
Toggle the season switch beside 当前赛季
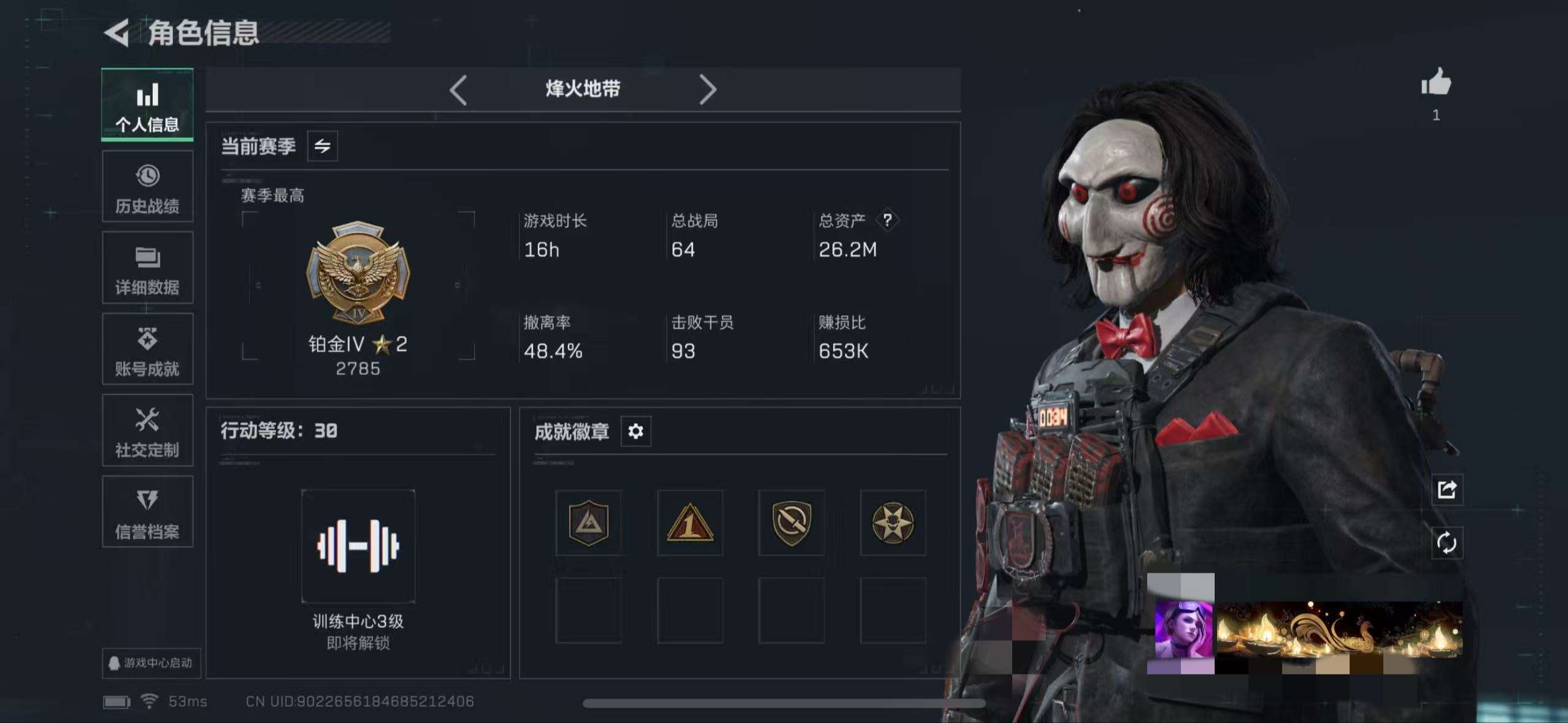321,146
